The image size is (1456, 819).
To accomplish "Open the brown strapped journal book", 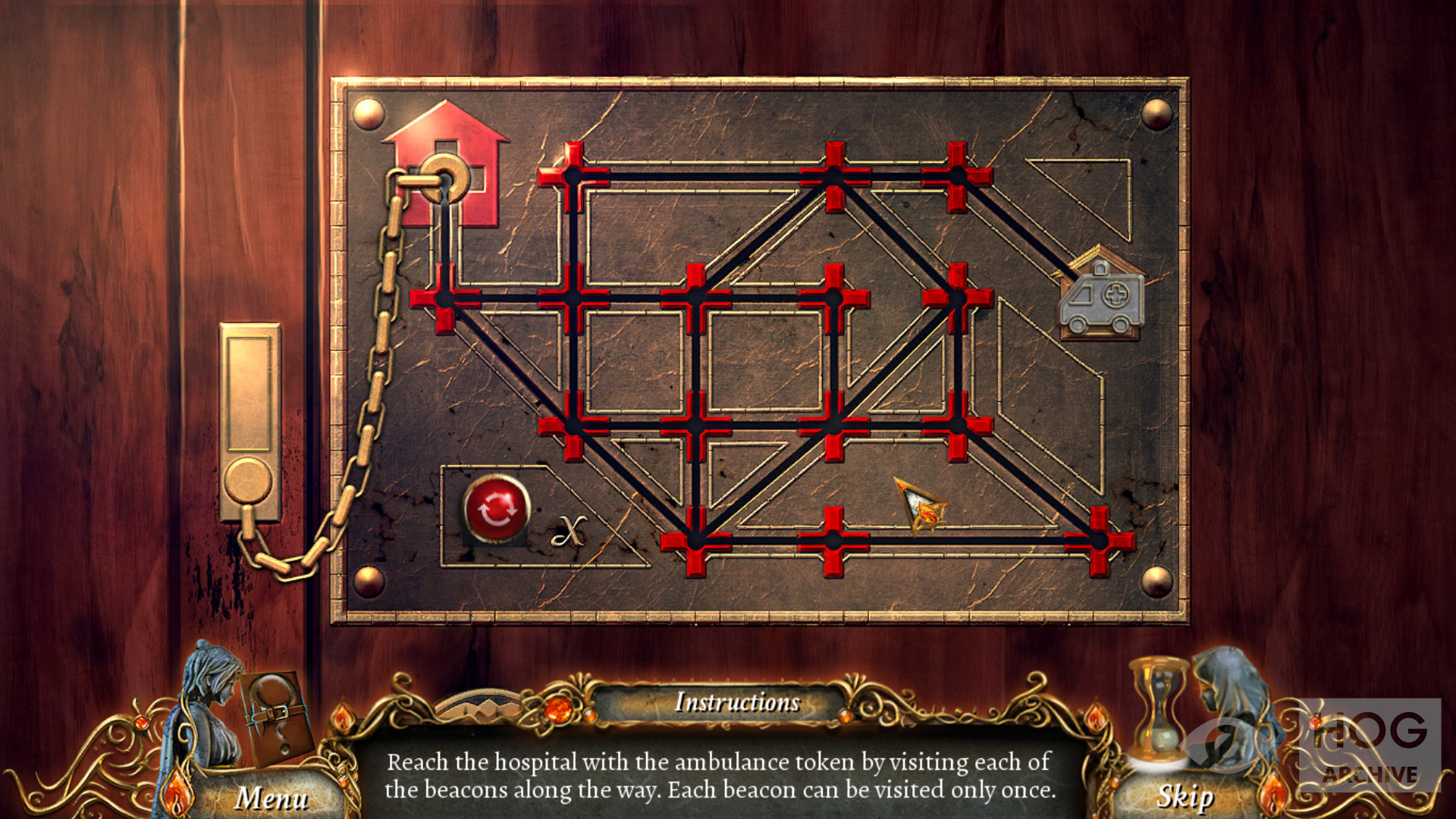I will click(x=275, y=717).
